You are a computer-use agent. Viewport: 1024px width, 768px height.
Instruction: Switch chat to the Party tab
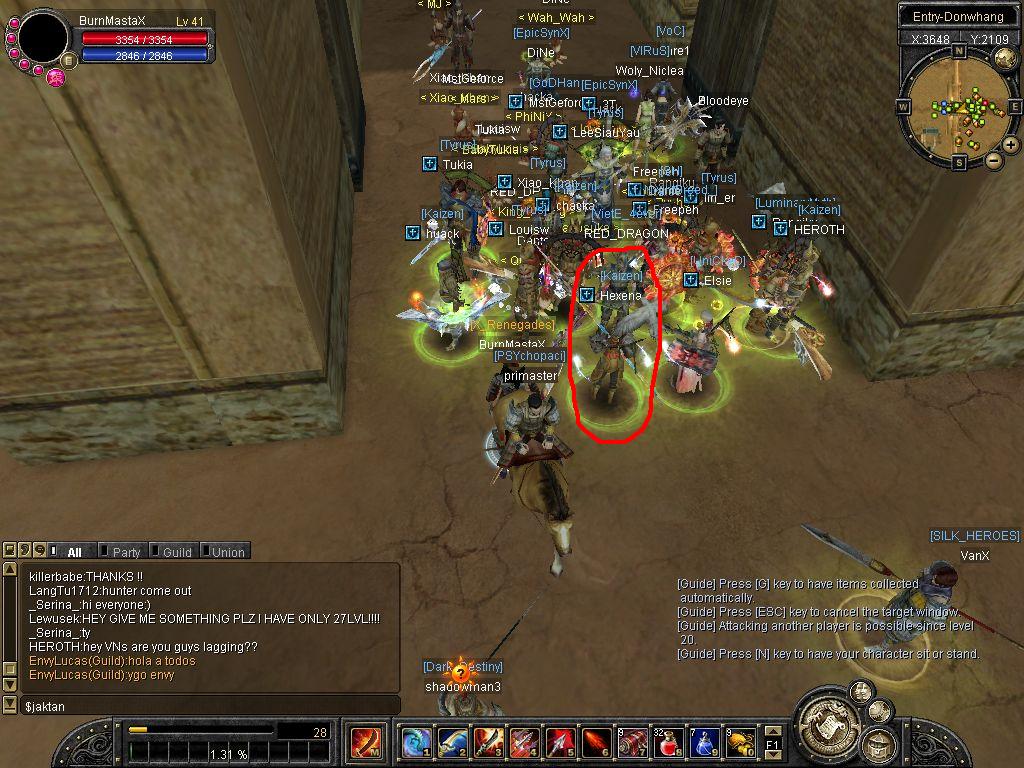pyautogui.click(x=125, y=552)
